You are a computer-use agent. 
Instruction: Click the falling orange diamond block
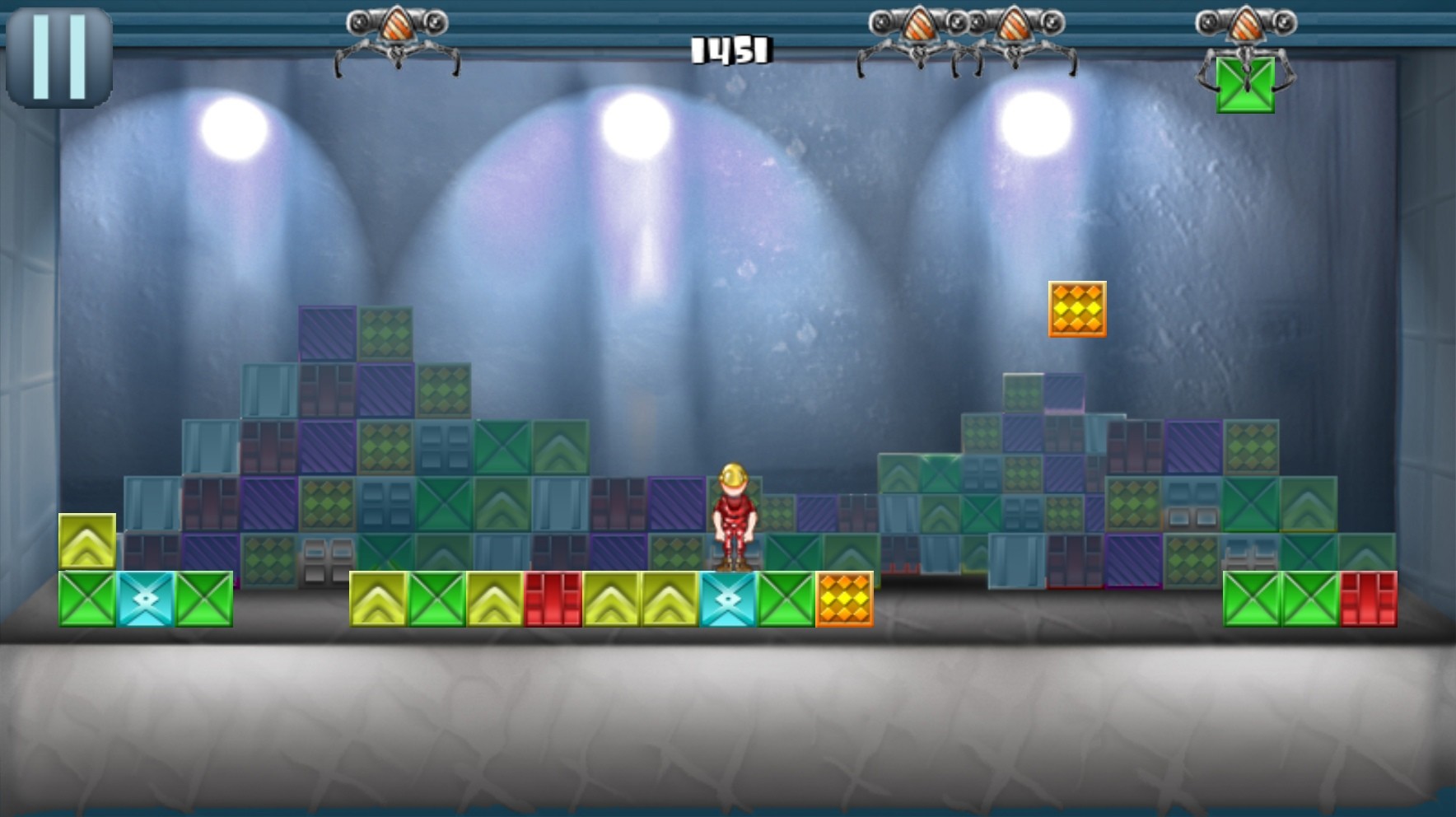click(x=1076, y=309)
